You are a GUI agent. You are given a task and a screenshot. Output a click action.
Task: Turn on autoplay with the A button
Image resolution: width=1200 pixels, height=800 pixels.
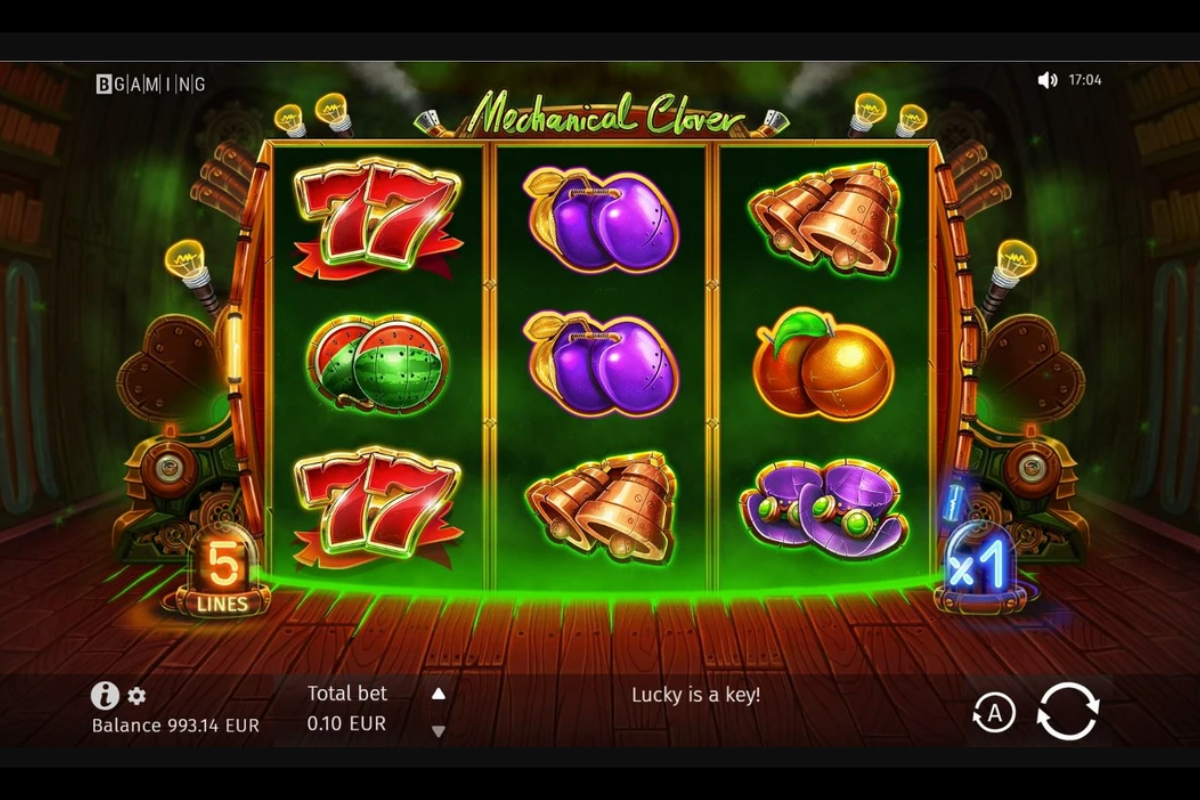pos(993,713)
